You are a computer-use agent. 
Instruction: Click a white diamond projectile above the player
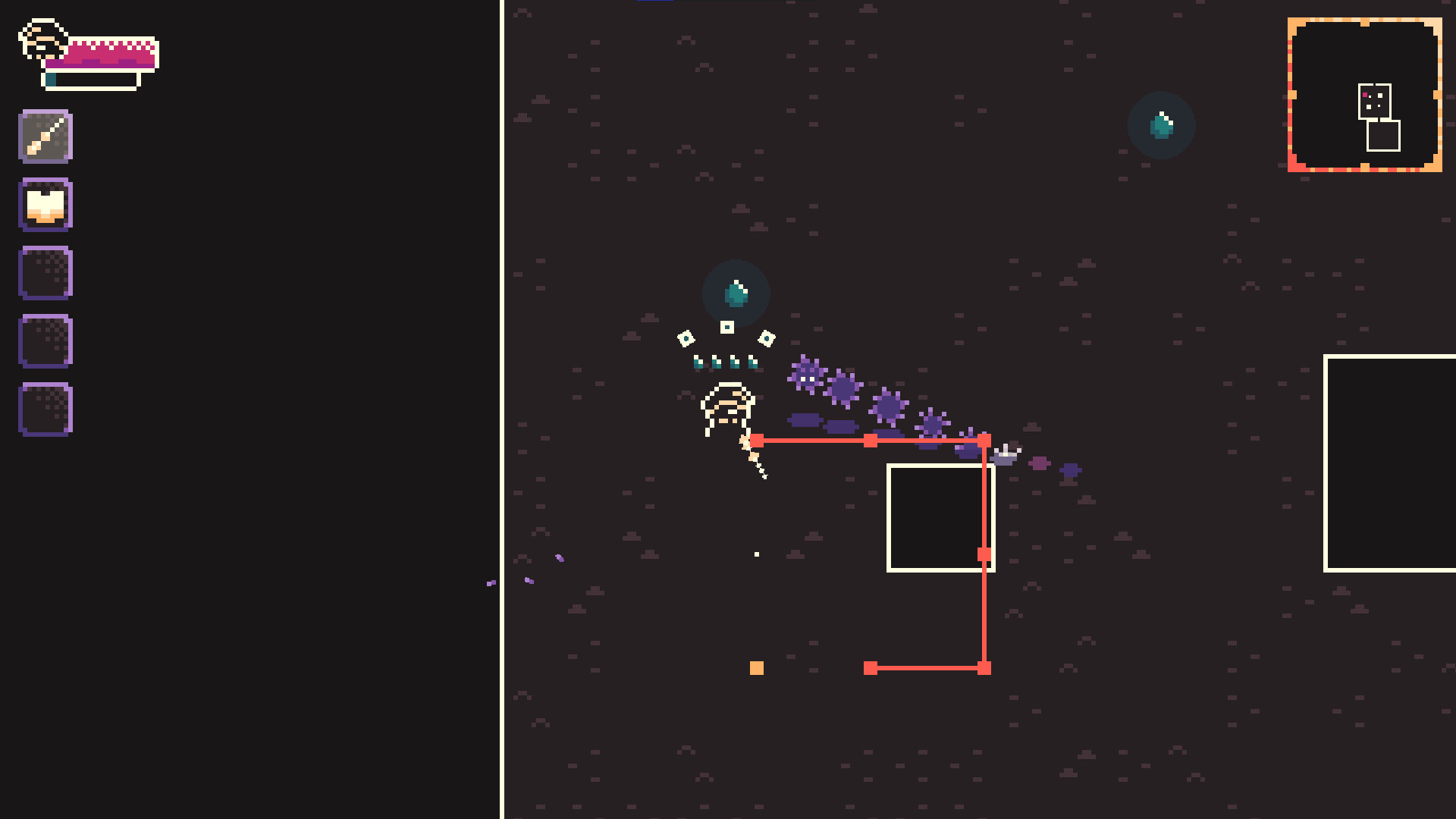click(x=726, y=328)
